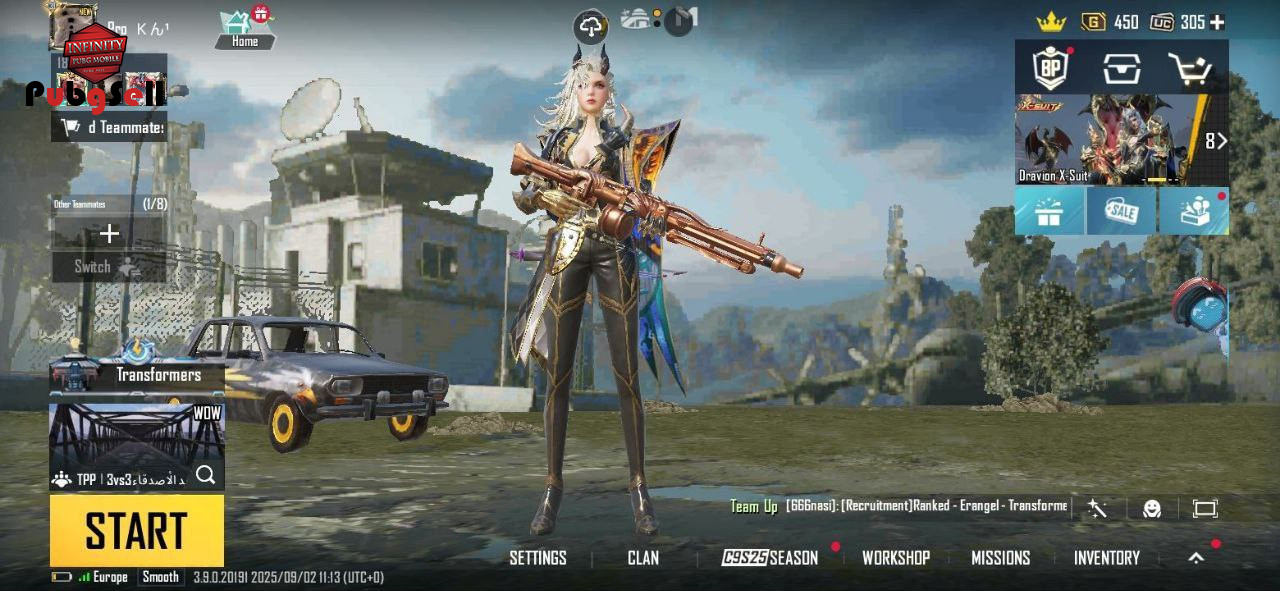1280x591 pixels.
Task: Open the Team Up recruitment chat bar
Action: tap(900, 506)
